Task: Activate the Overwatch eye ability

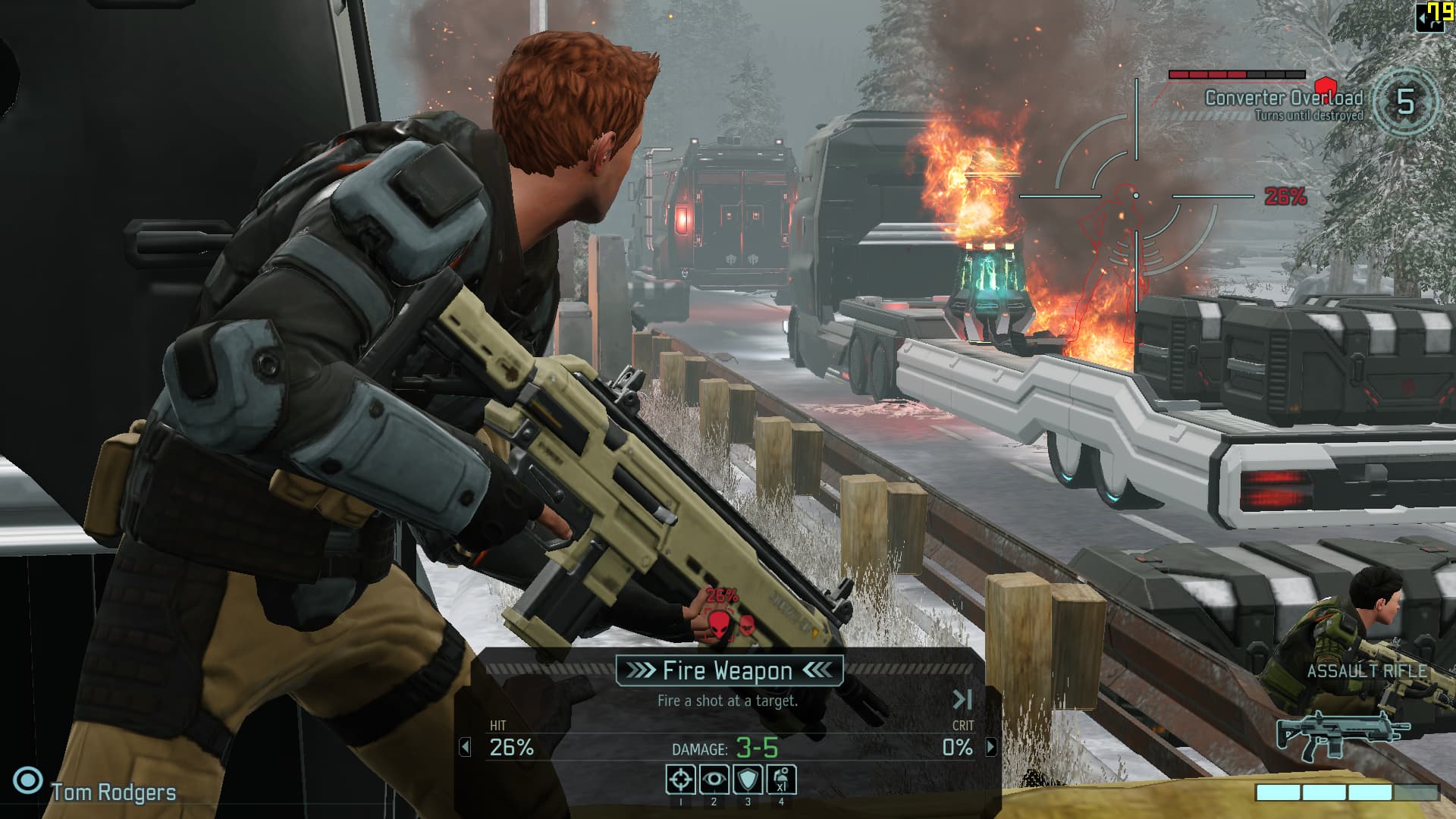Action: coord(714,780)
